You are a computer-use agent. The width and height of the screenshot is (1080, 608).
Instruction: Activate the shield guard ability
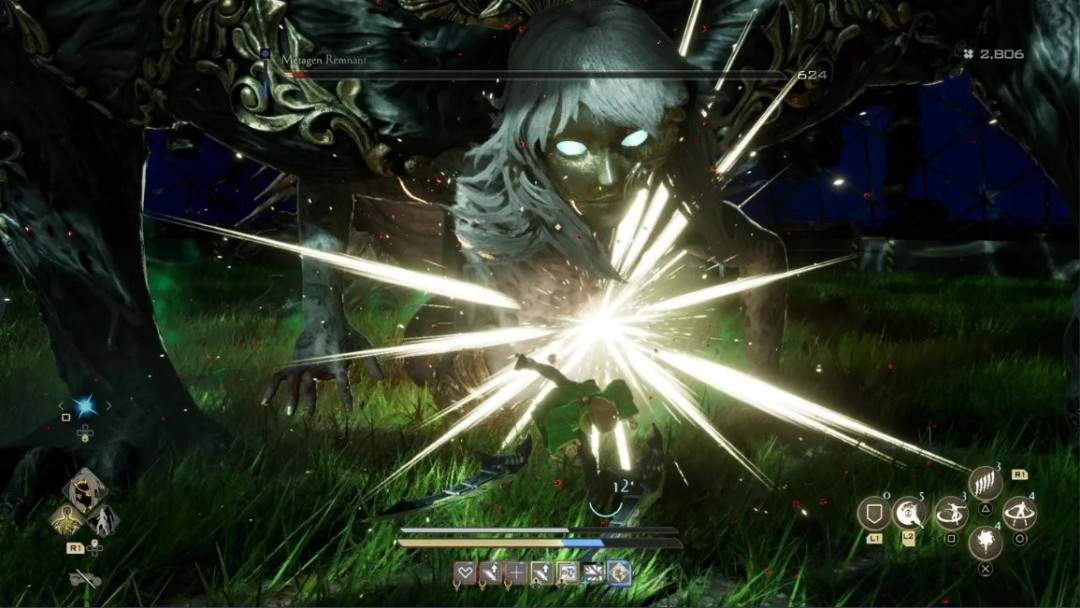pyautogui.click(x=874, y=514)
